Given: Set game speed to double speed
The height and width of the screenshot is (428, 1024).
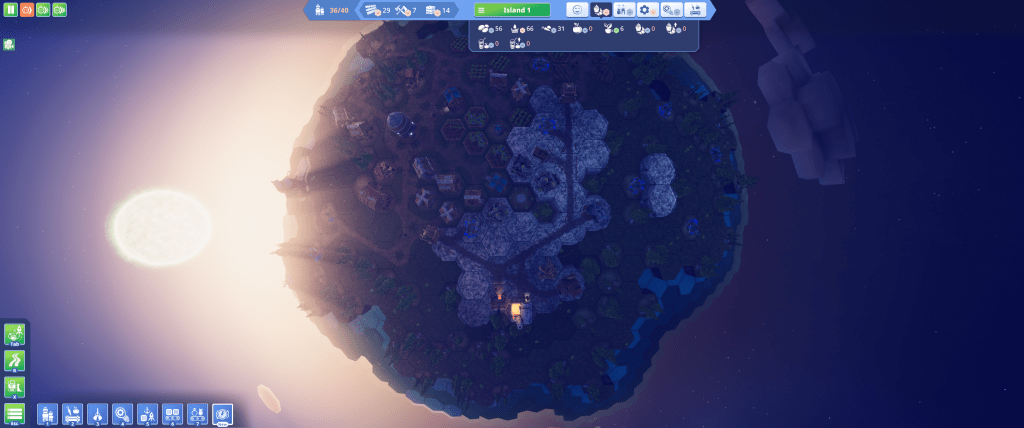Looking at the screenshot, I should pos(42,10).
